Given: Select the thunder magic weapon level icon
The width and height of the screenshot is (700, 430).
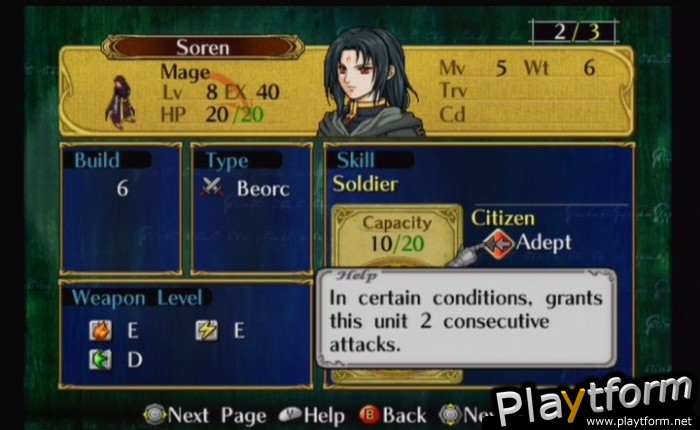Looking at the screenshot, I should (207, 329).
